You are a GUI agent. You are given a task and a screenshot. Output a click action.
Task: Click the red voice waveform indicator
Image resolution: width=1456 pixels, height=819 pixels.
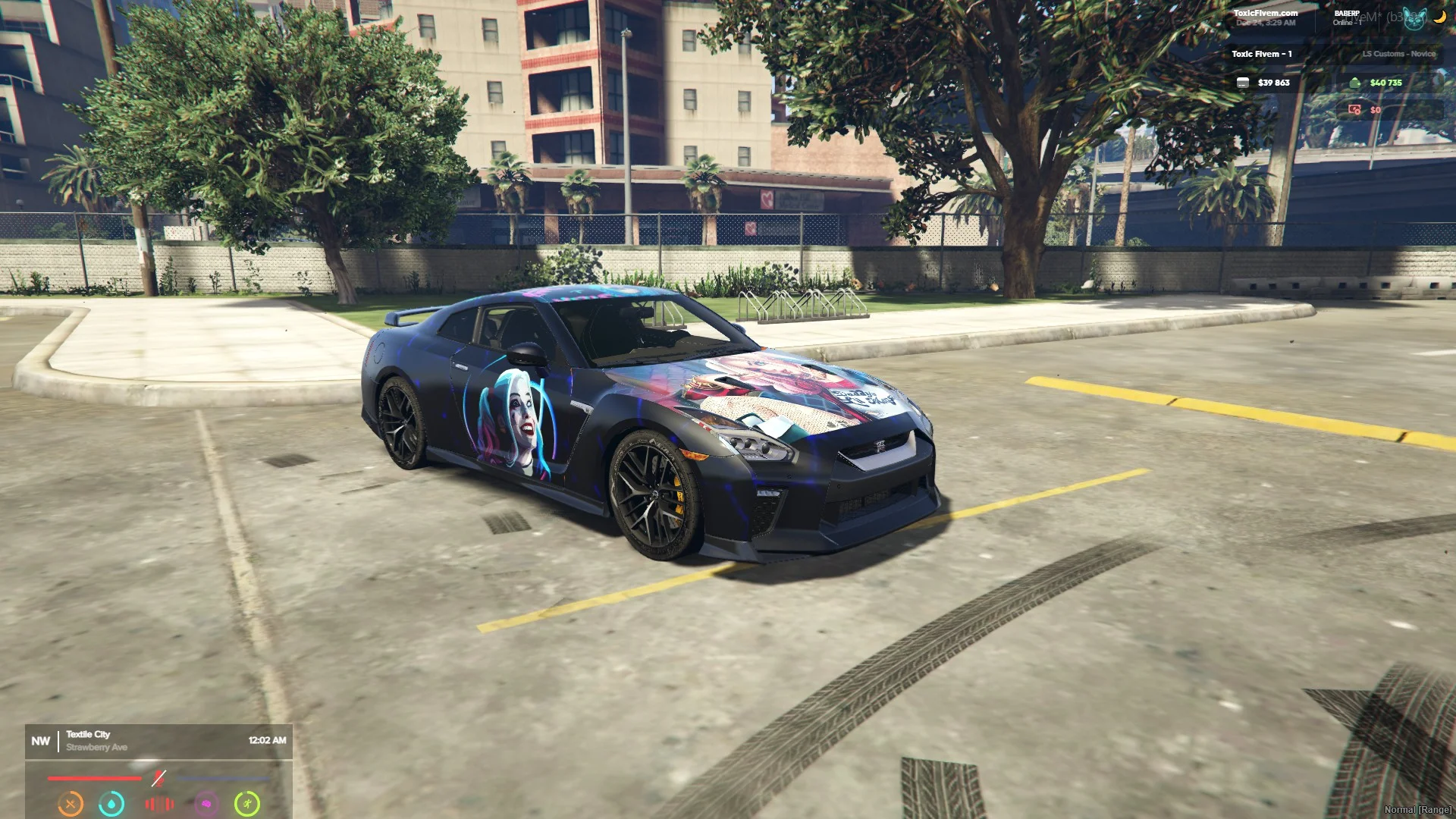(159, 803)
